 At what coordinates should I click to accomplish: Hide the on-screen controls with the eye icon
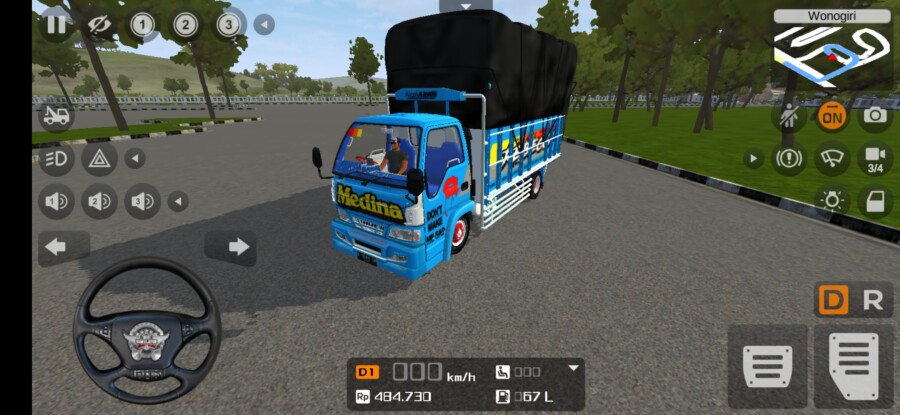pos(99,24)
